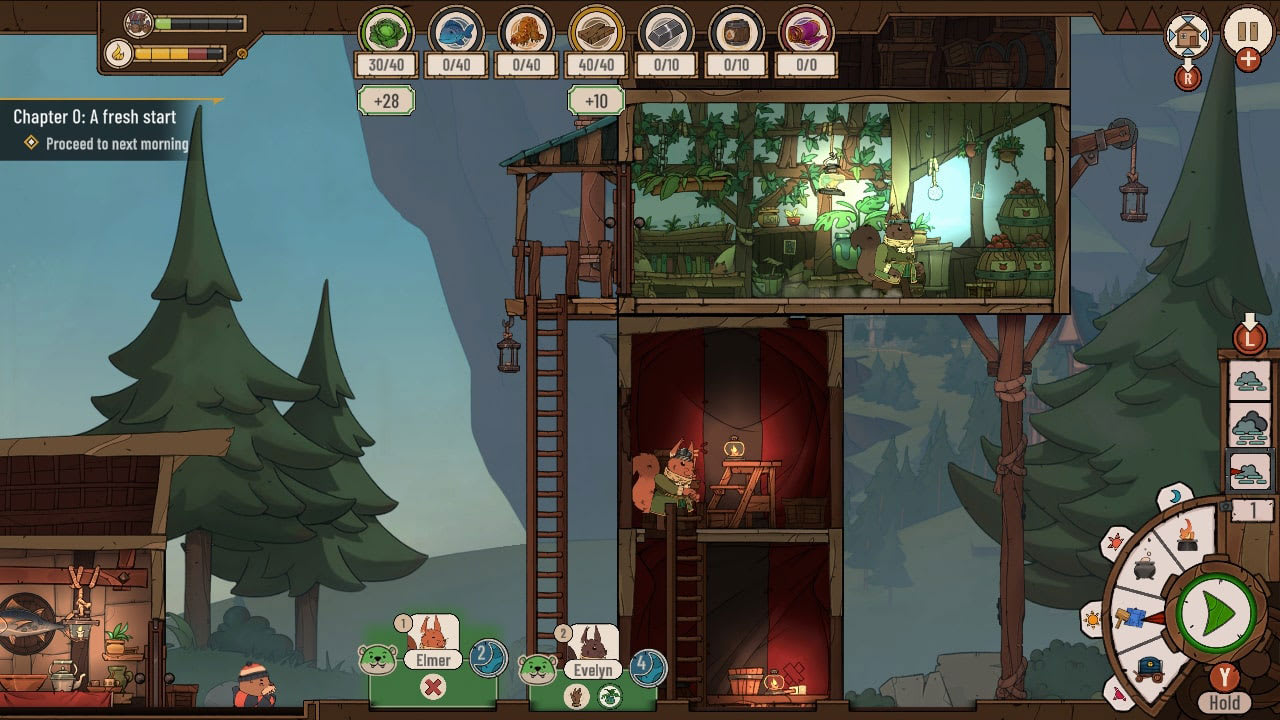Click the moon icon atop the radial wheel
This screenshot has width=1280, height=720.
tap(1173, 495)
